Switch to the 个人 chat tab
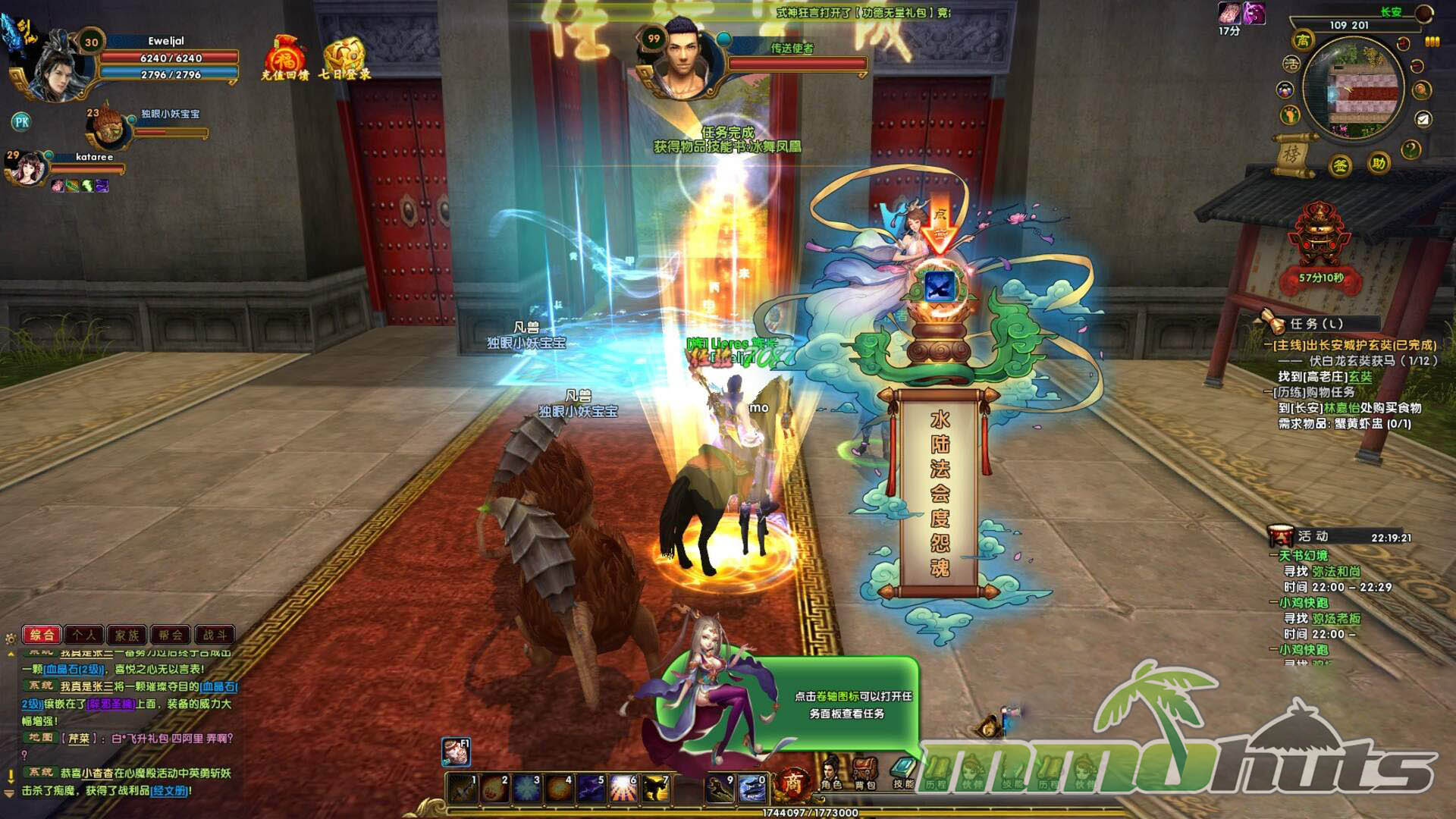The height and width of the screenshot is (819, 1456). (85, 635)
